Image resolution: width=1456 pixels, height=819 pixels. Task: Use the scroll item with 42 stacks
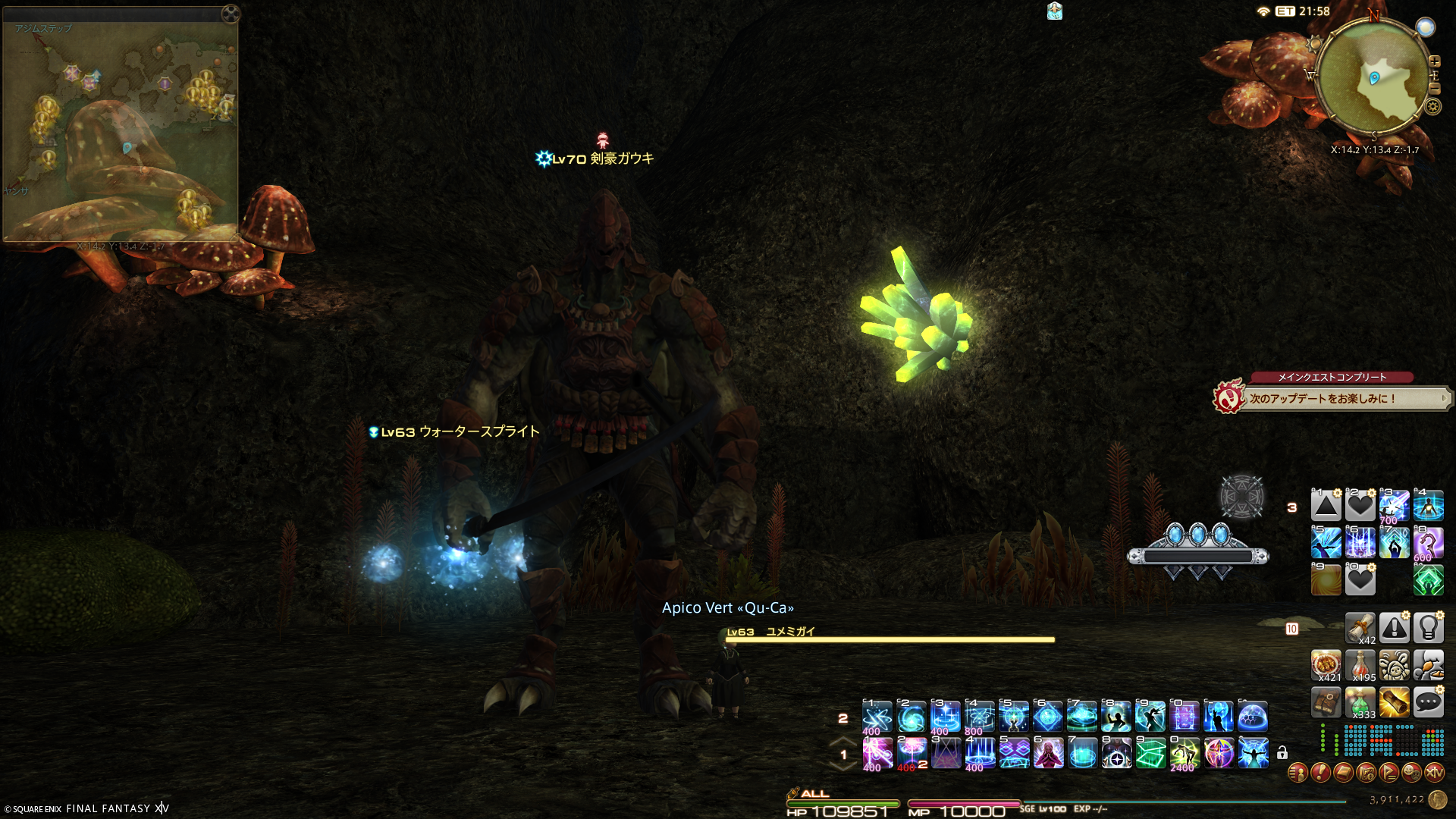coord(1360,628)
